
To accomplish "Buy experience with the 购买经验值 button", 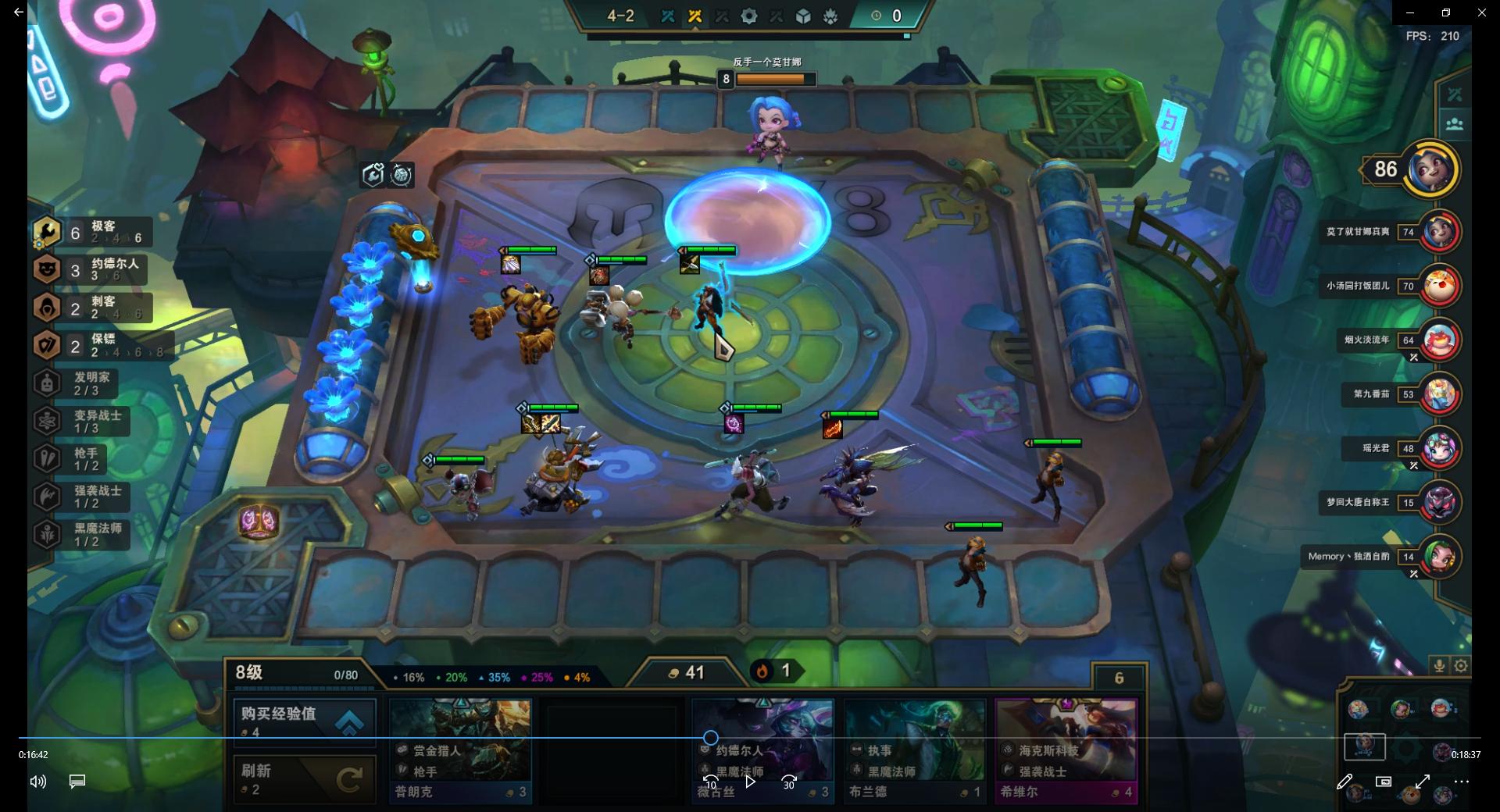I will tap(304, 720).
